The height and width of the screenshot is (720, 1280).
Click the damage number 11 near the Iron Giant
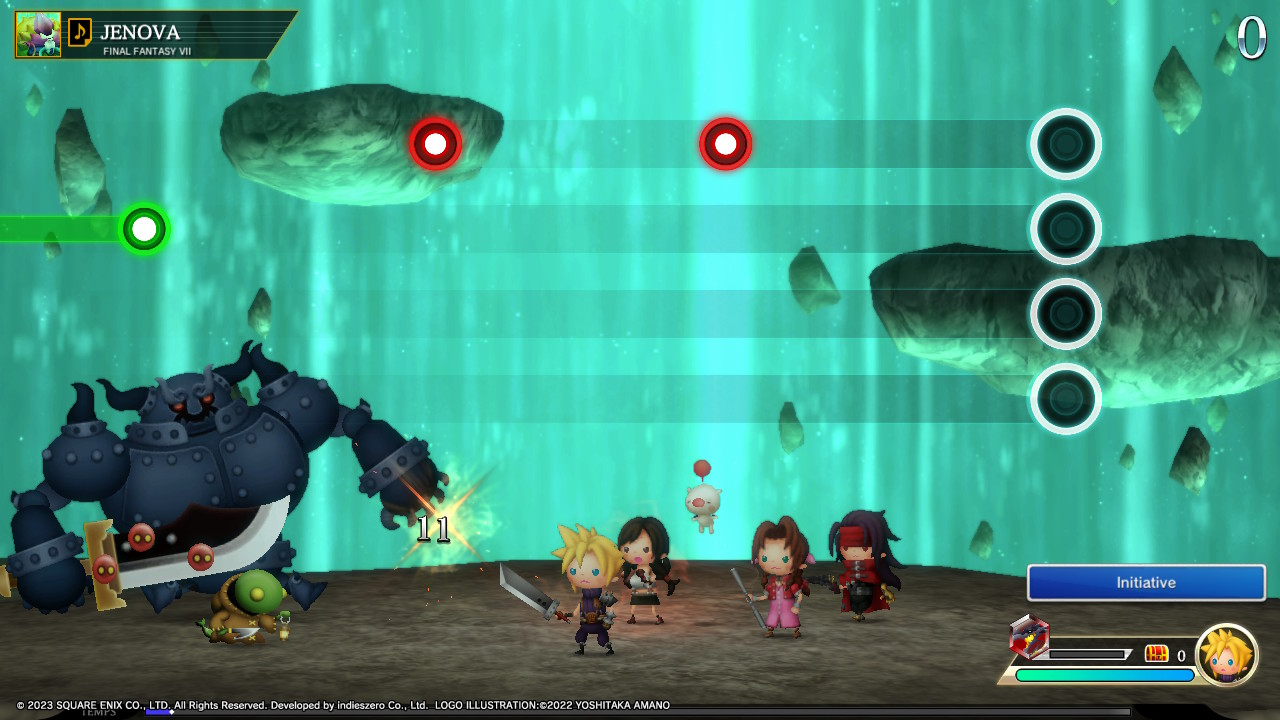point(432,528)
